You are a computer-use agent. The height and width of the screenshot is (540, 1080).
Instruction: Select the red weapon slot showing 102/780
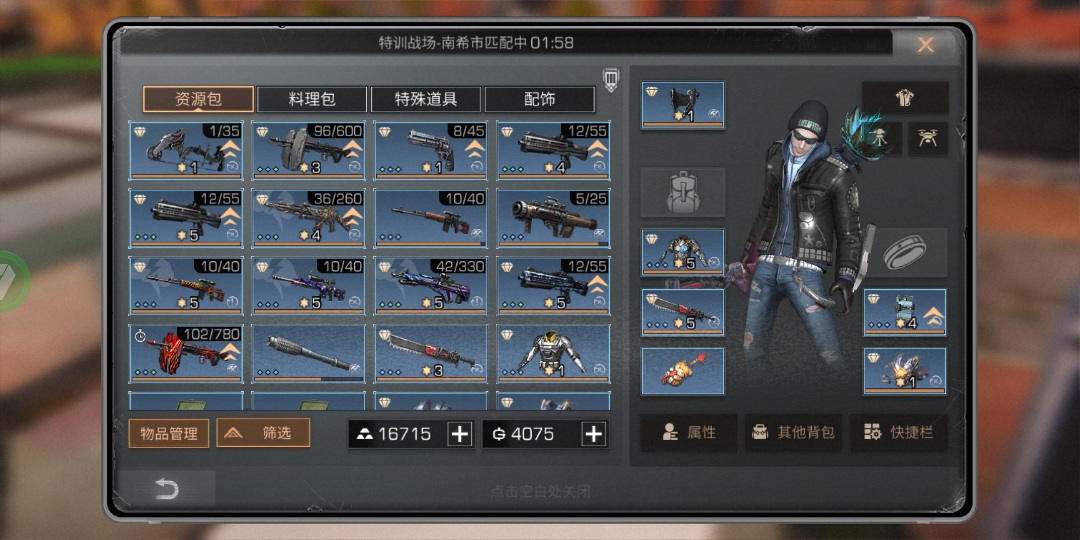(x=186, y=353)
